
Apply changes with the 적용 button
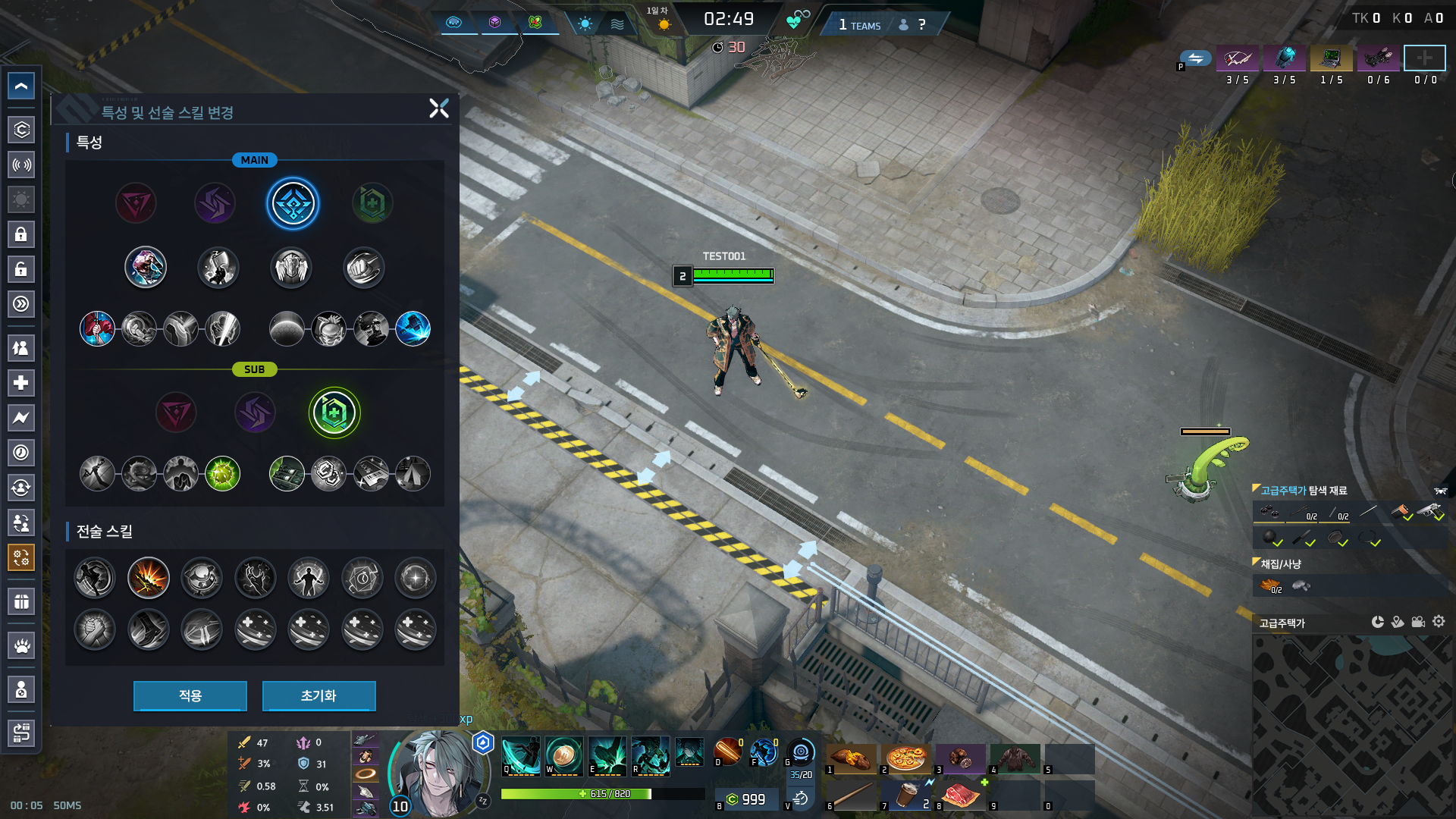pos(190,695)
